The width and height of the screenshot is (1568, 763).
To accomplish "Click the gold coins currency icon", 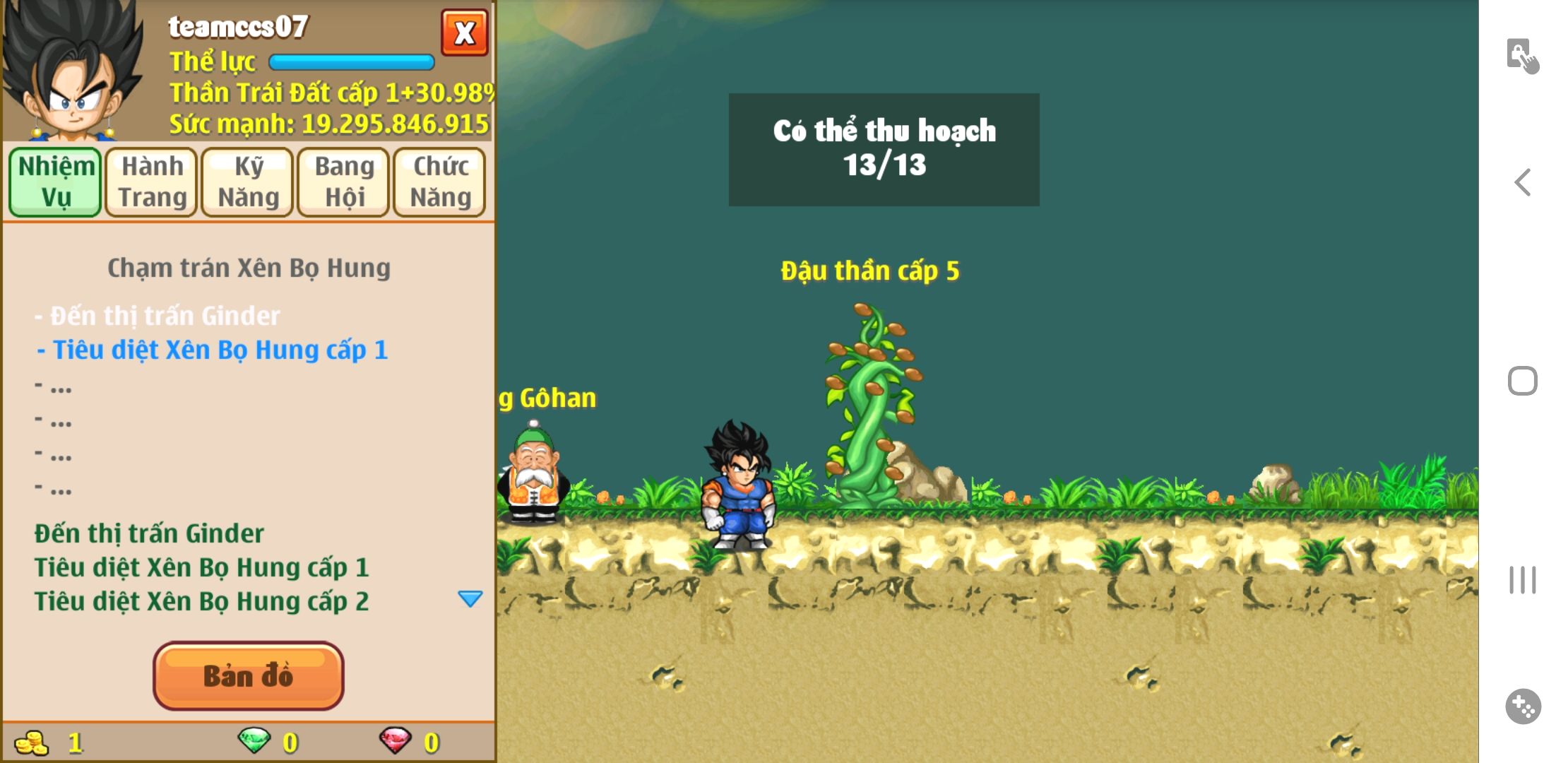I will [x=32, y=743].
